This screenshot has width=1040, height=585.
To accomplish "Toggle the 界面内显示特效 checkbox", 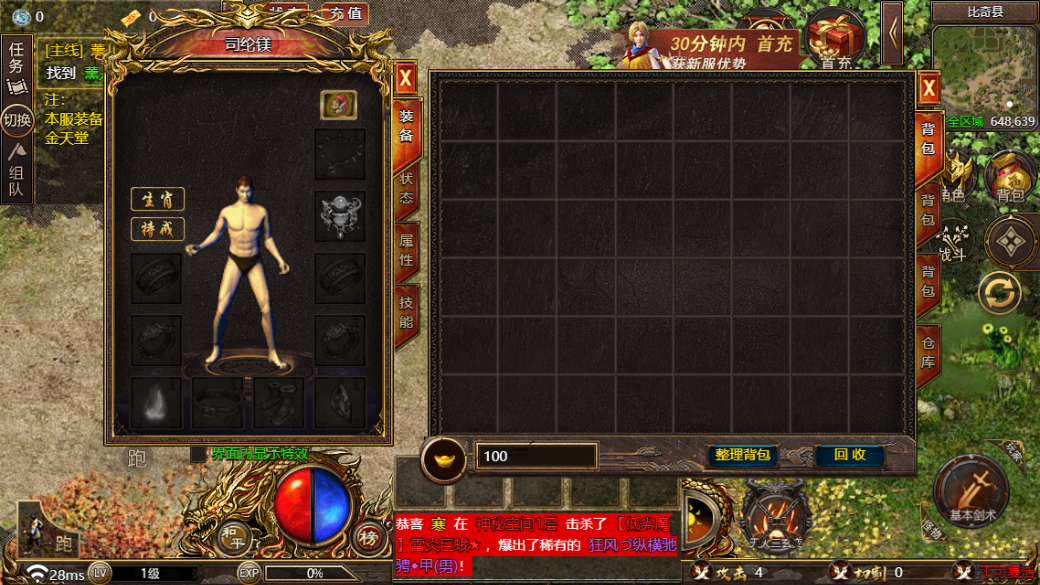I will 198,454.
